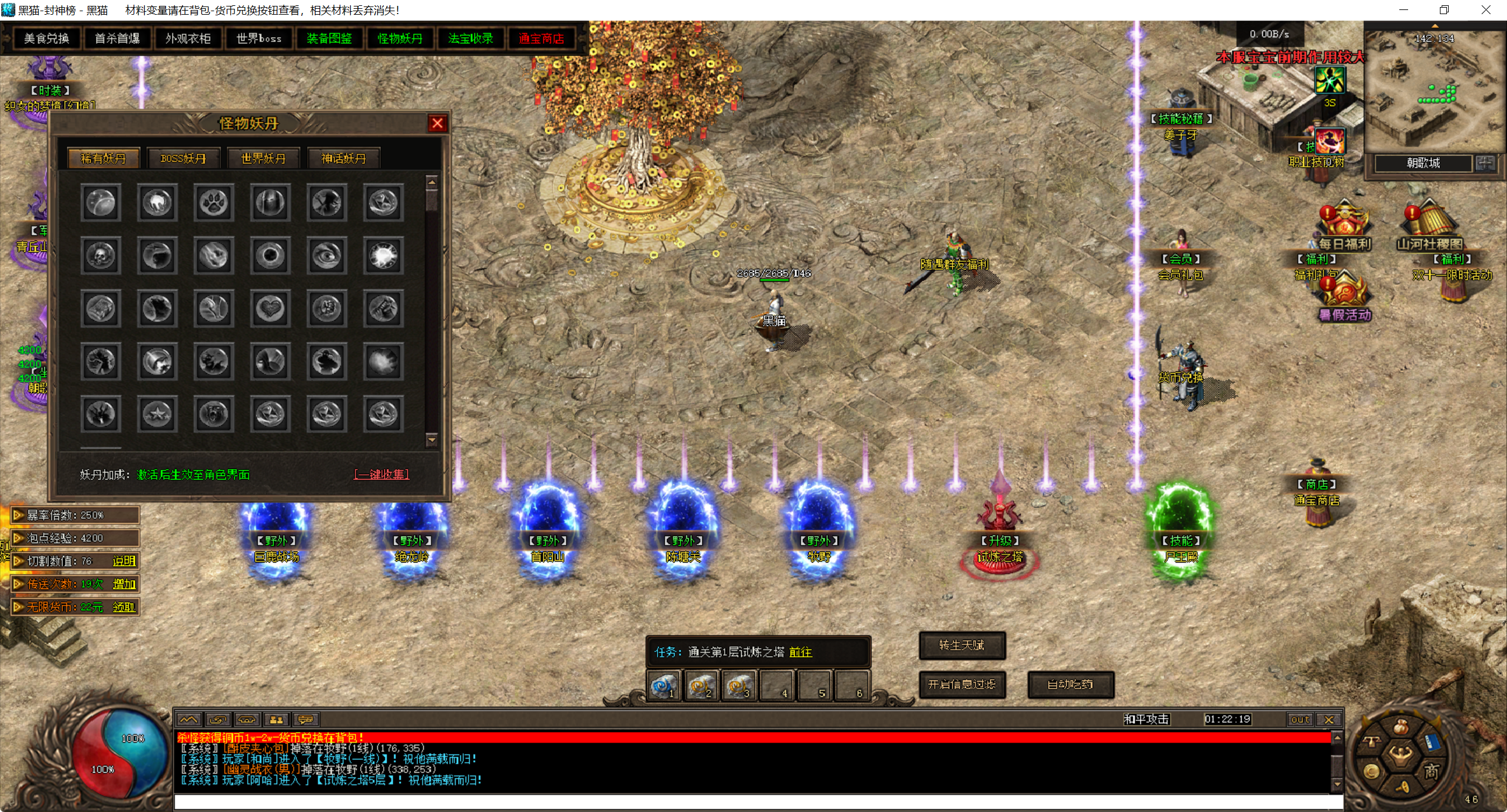
Task: Open the 通宝商店 shop menu
Action: click(x=541, y=38)
